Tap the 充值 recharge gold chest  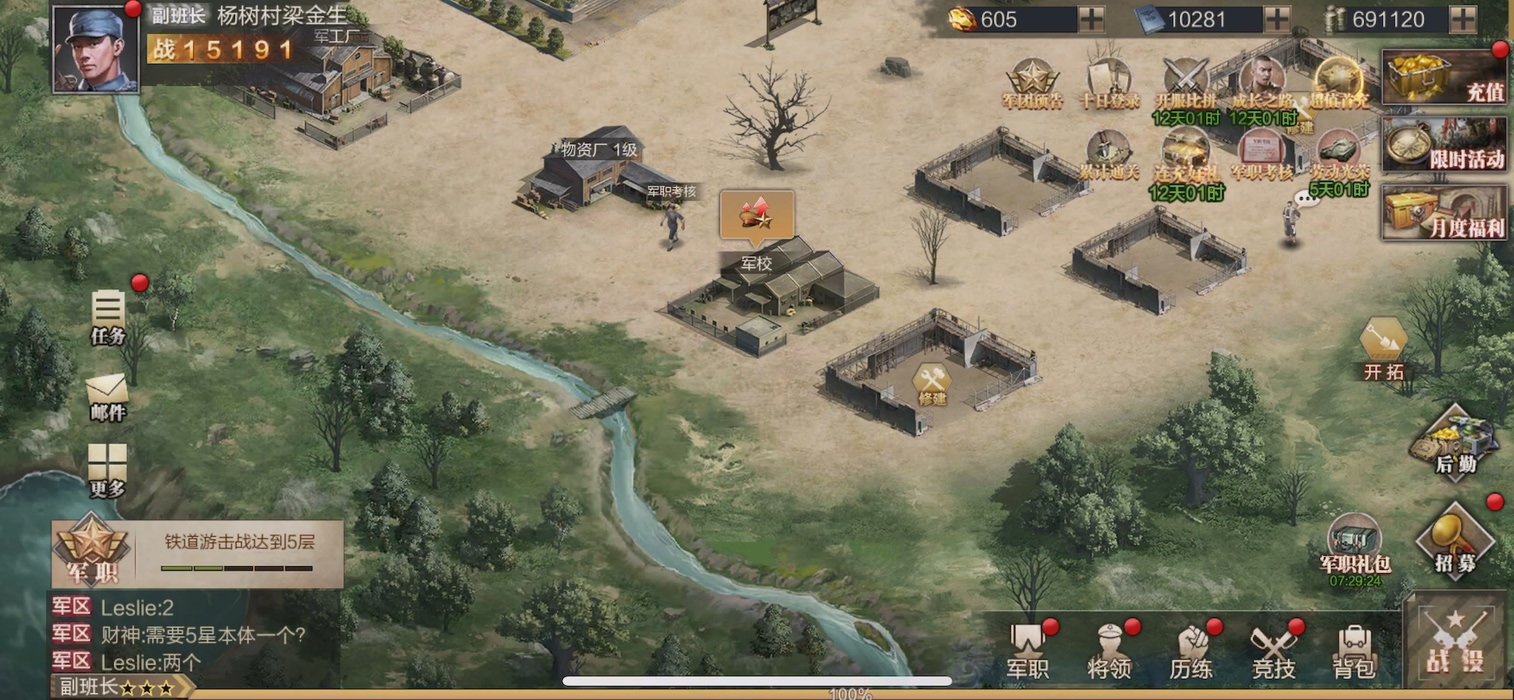tap(1444, 77)
